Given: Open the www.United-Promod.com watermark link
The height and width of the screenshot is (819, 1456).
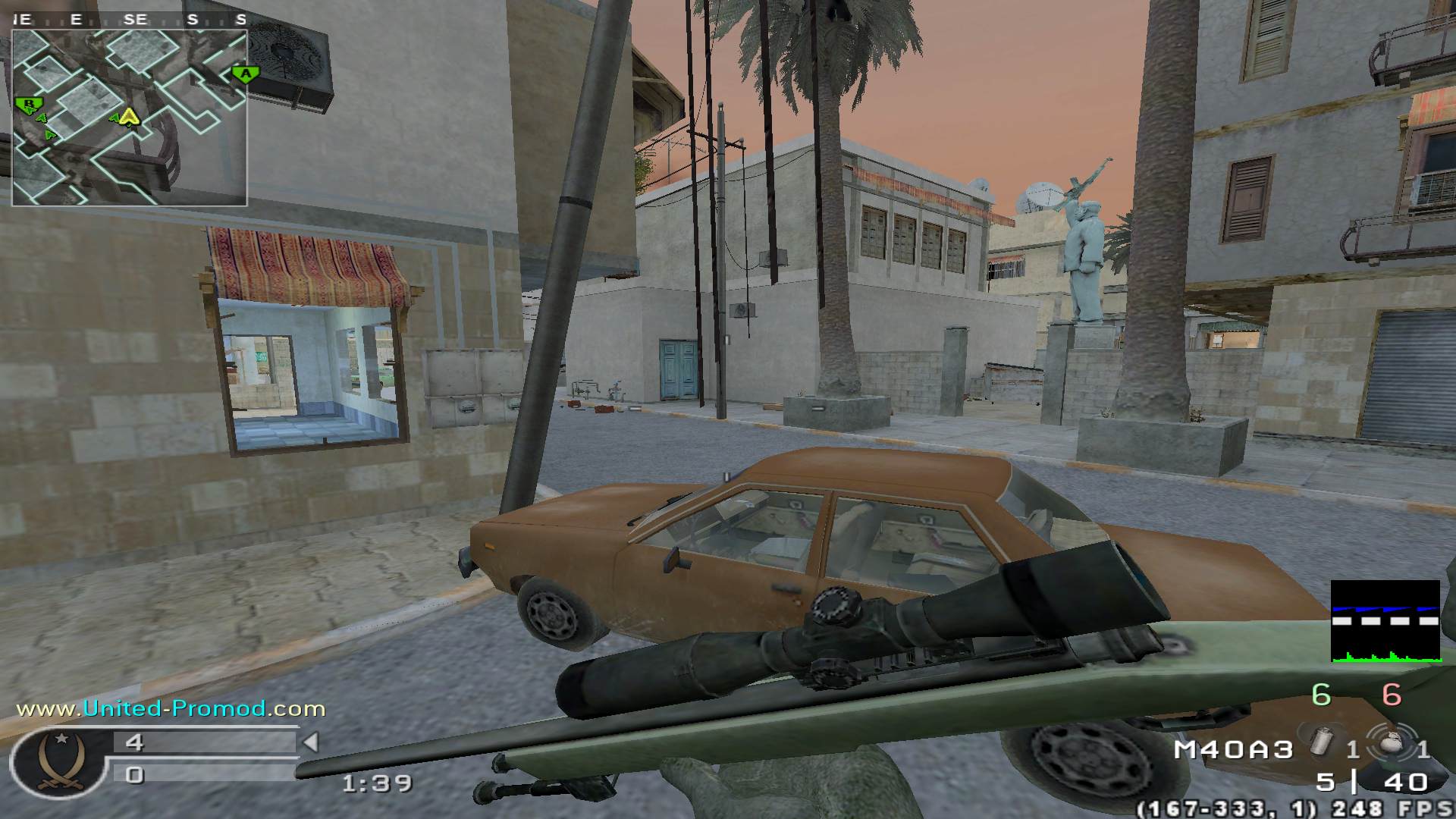Looking at the screenshot, I should point(171,709).
